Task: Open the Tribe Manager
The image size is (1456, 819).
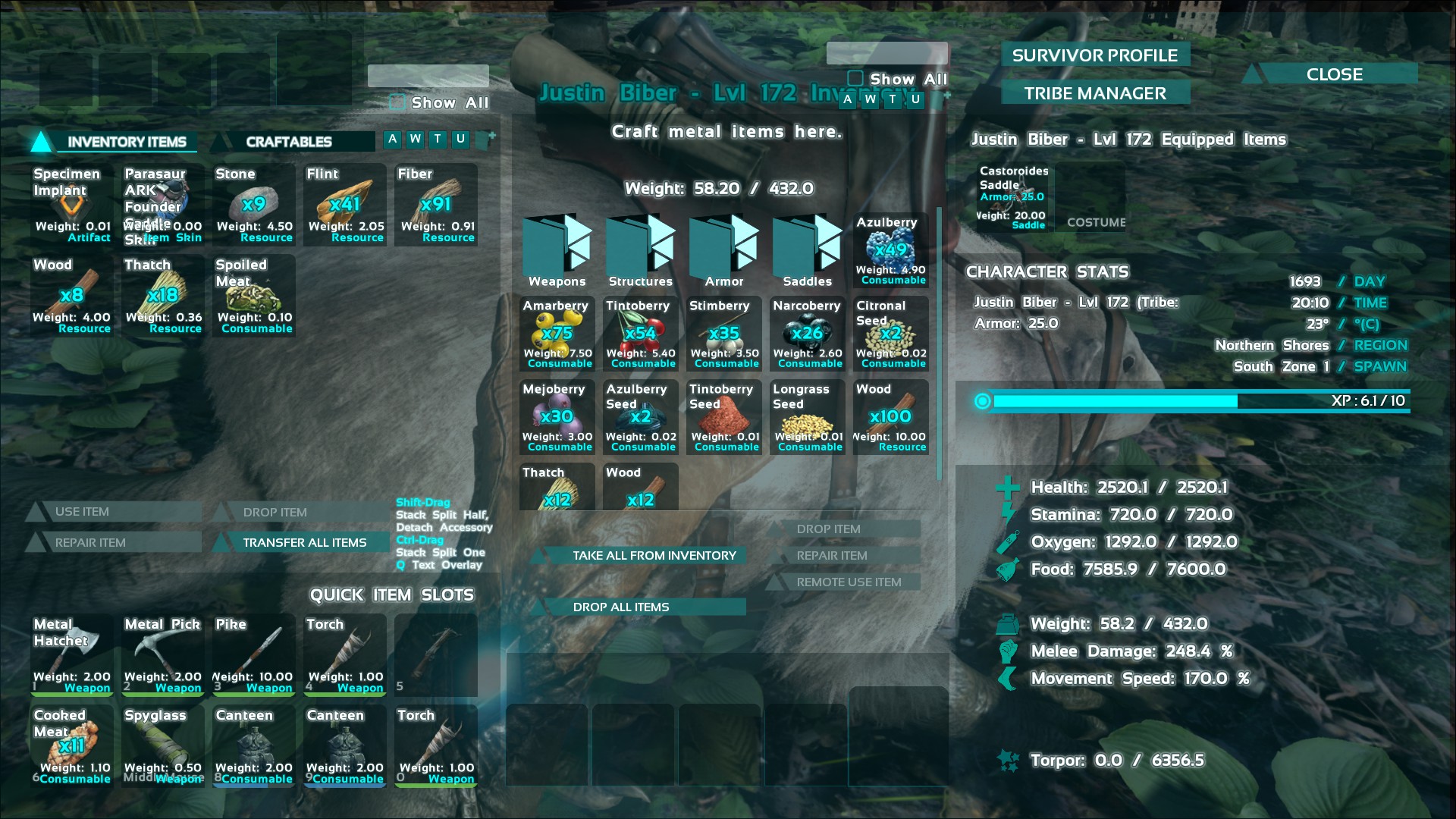Action: tap(1094, 93)
